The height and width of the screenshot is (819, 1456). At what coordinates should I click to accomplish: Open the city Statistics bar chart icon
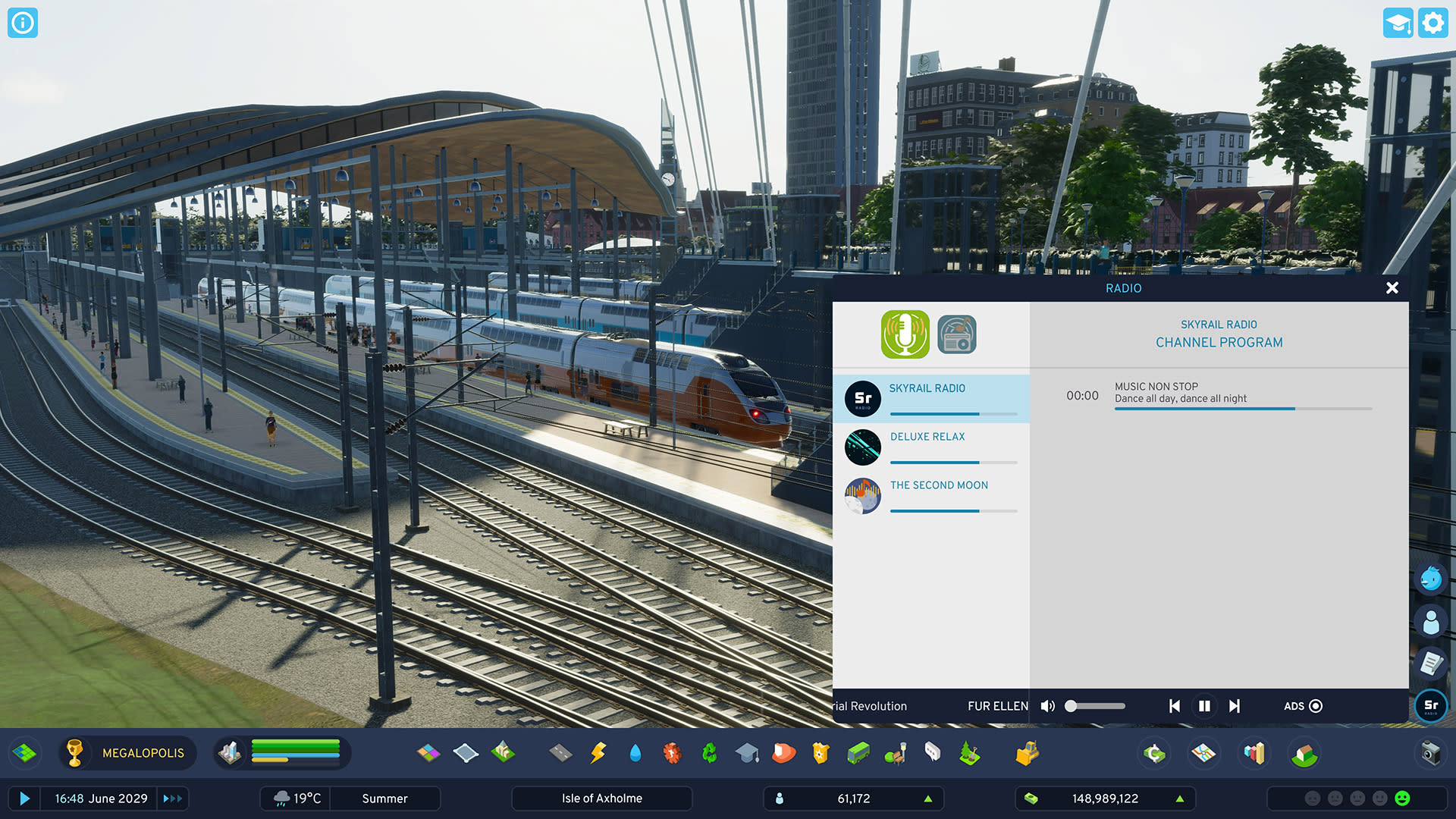(x=1254, y=753)
